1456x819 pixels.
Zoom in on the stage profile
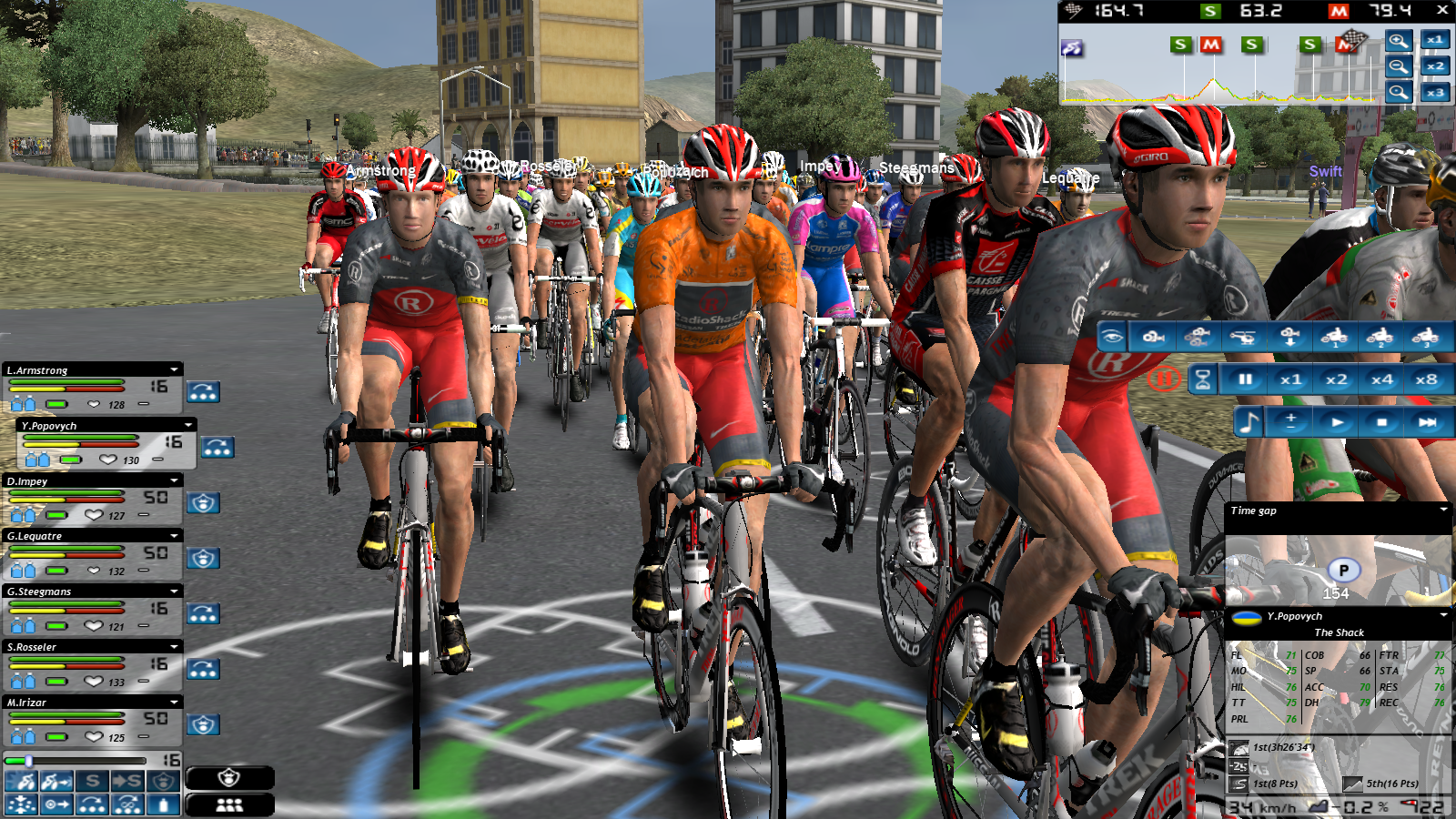1399,40
